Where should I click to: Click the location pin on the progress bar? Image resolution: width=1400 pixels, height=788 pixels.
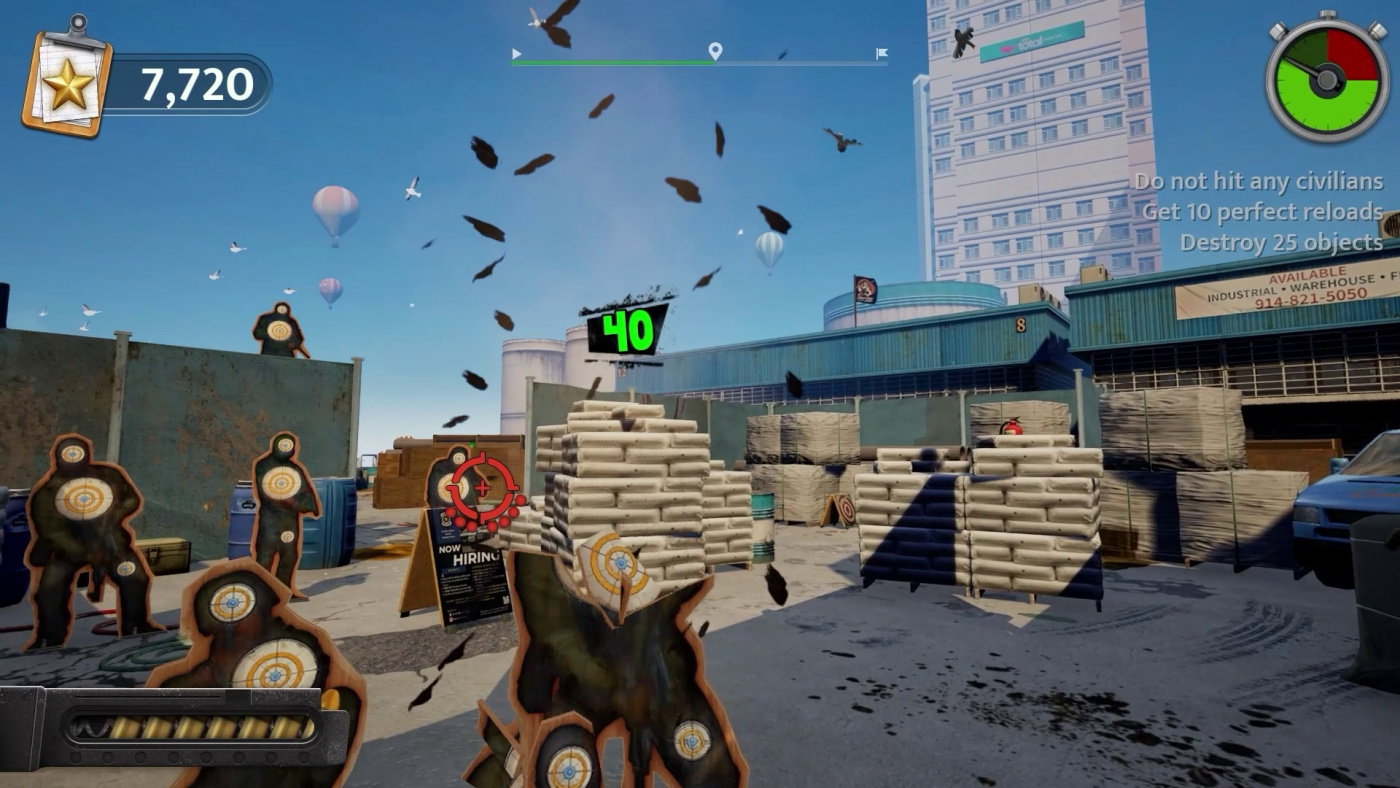[715, 51]
